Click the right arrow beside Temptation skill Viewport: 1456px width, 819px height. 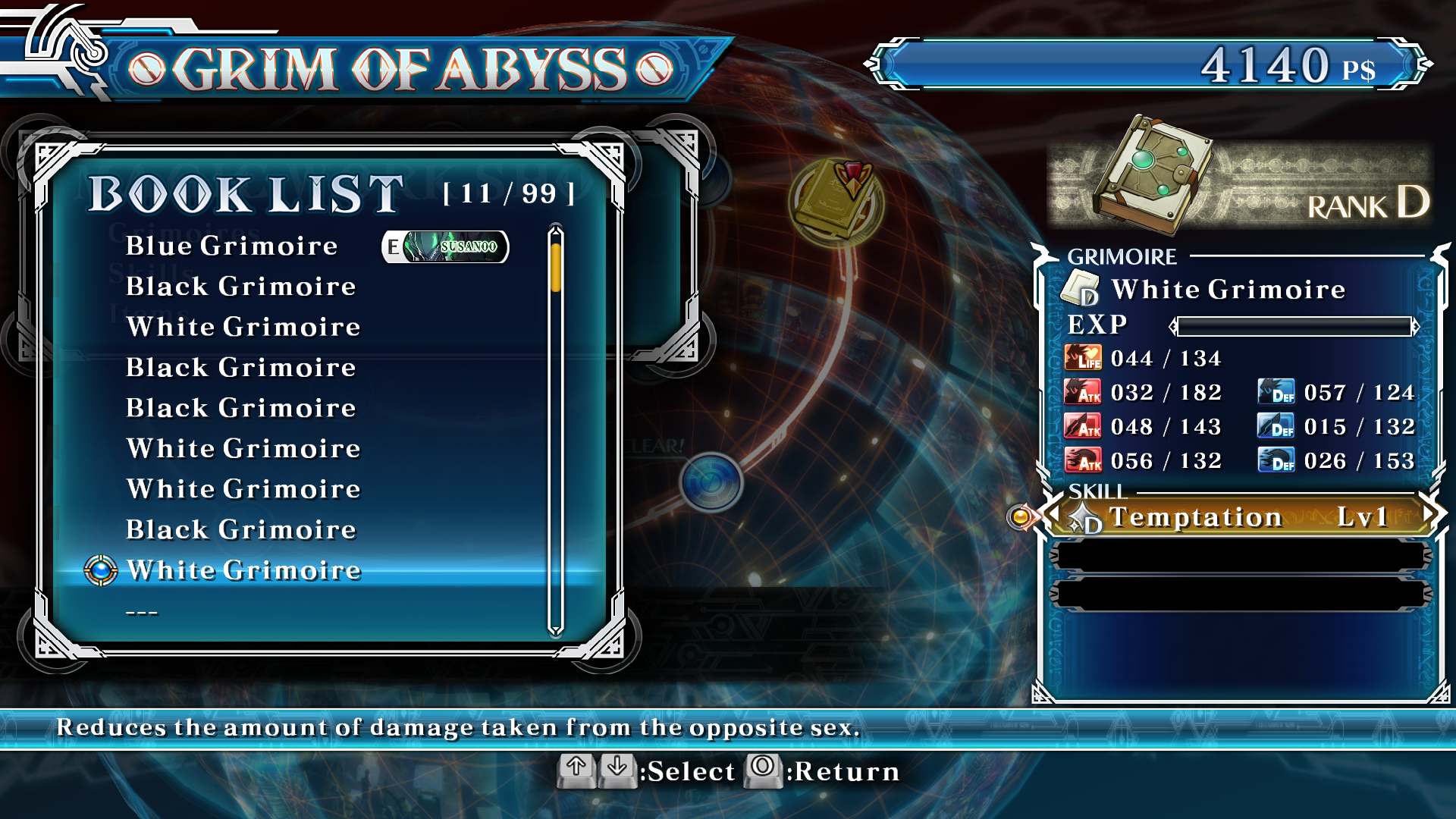point(1429,514)
